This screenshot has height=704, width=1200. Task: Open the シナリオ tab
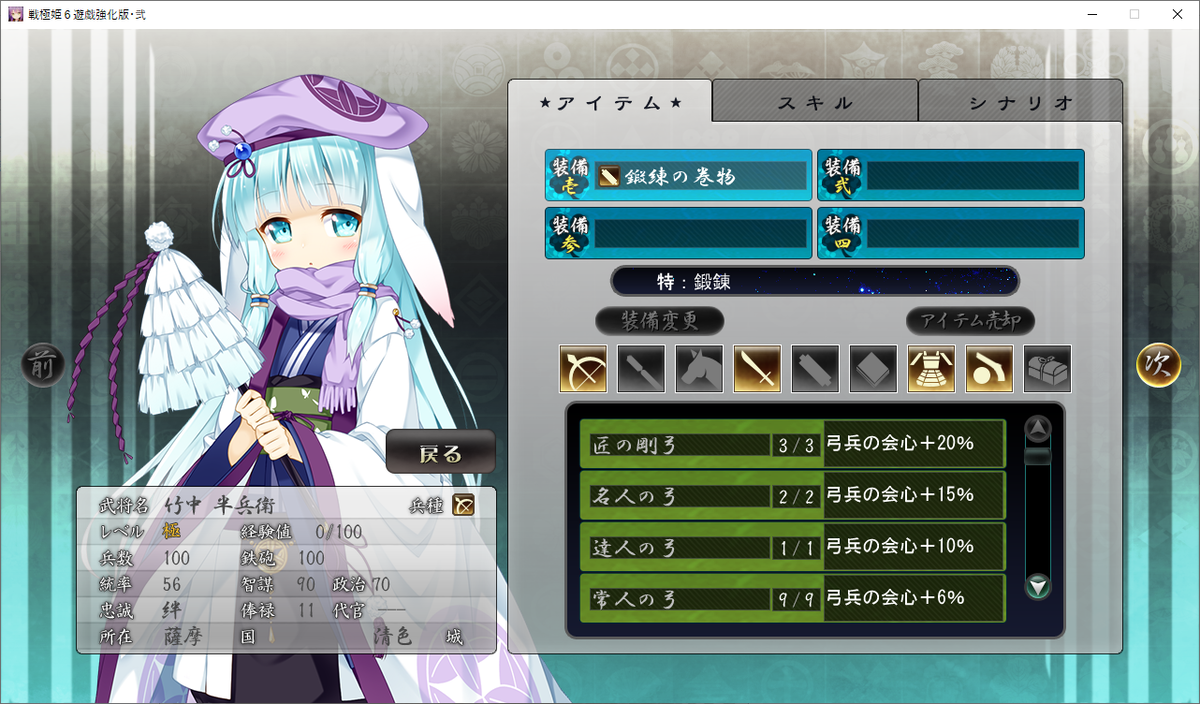pyautogui.click(x=1020, y=102)
